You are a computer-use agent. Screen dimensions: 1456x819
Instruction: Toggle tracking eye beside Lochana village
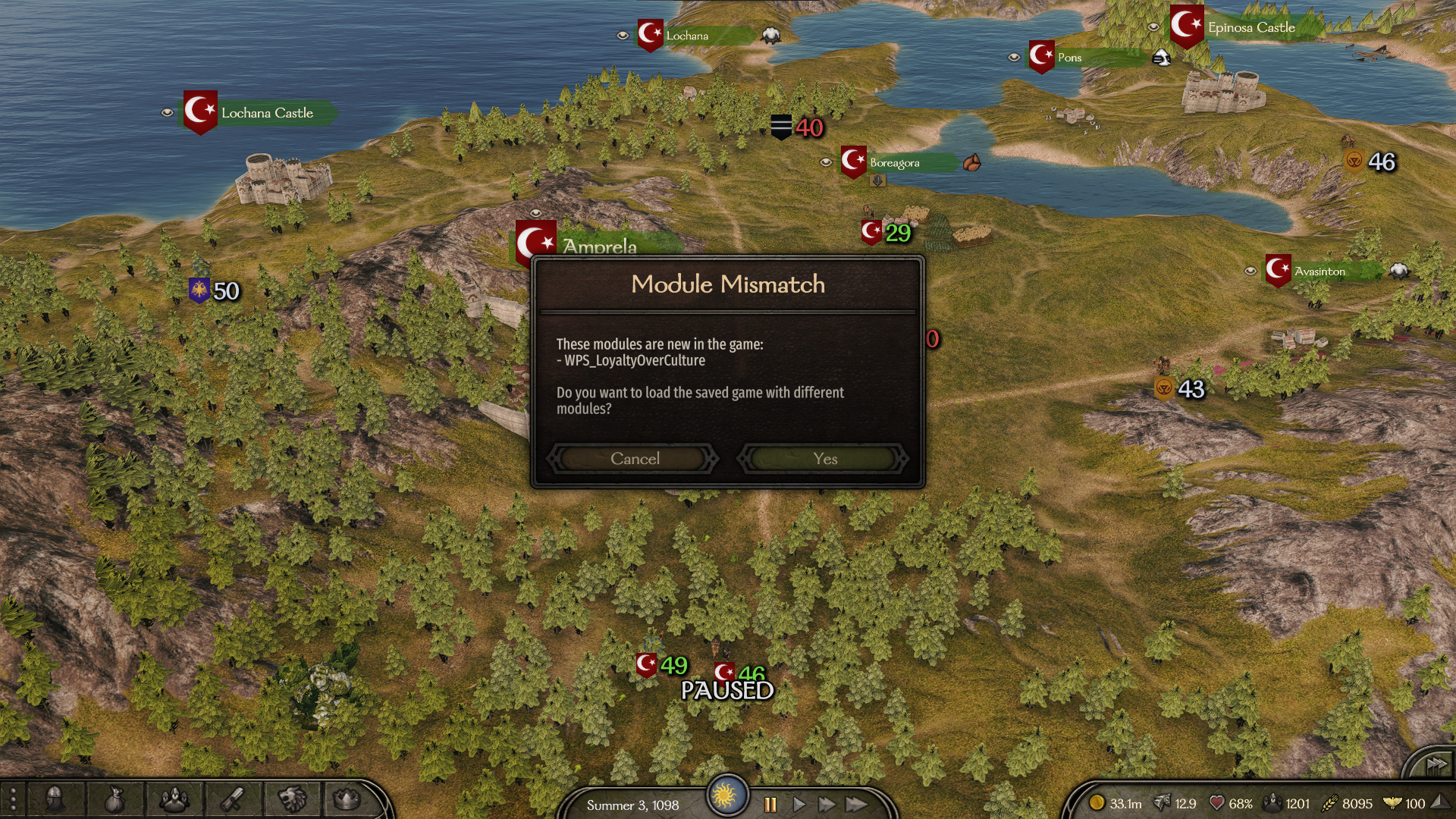[623, 35]
